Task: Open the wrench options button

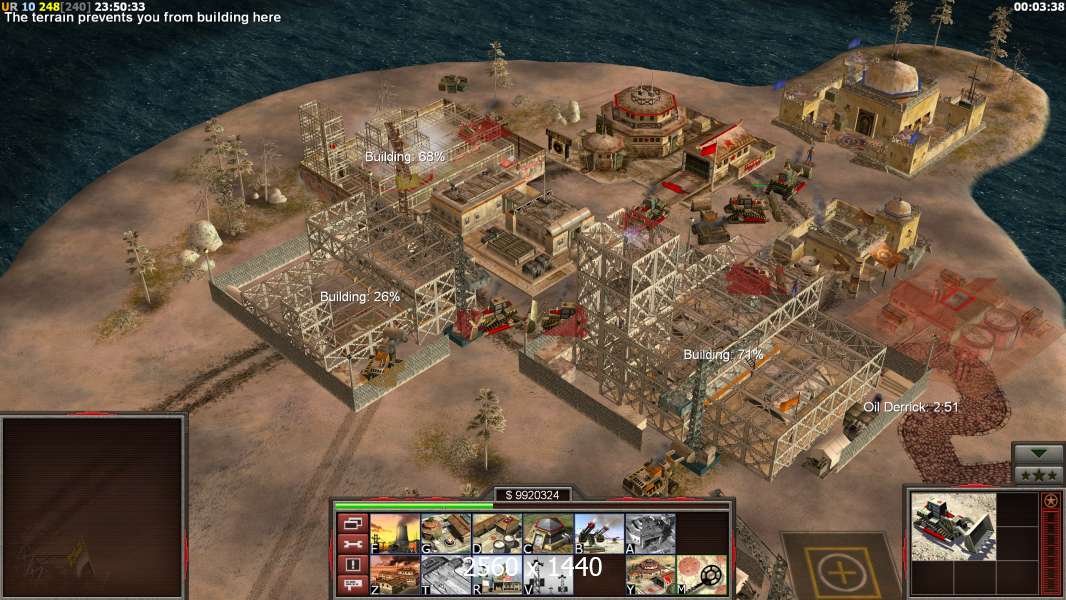Action: coord(351,544)
